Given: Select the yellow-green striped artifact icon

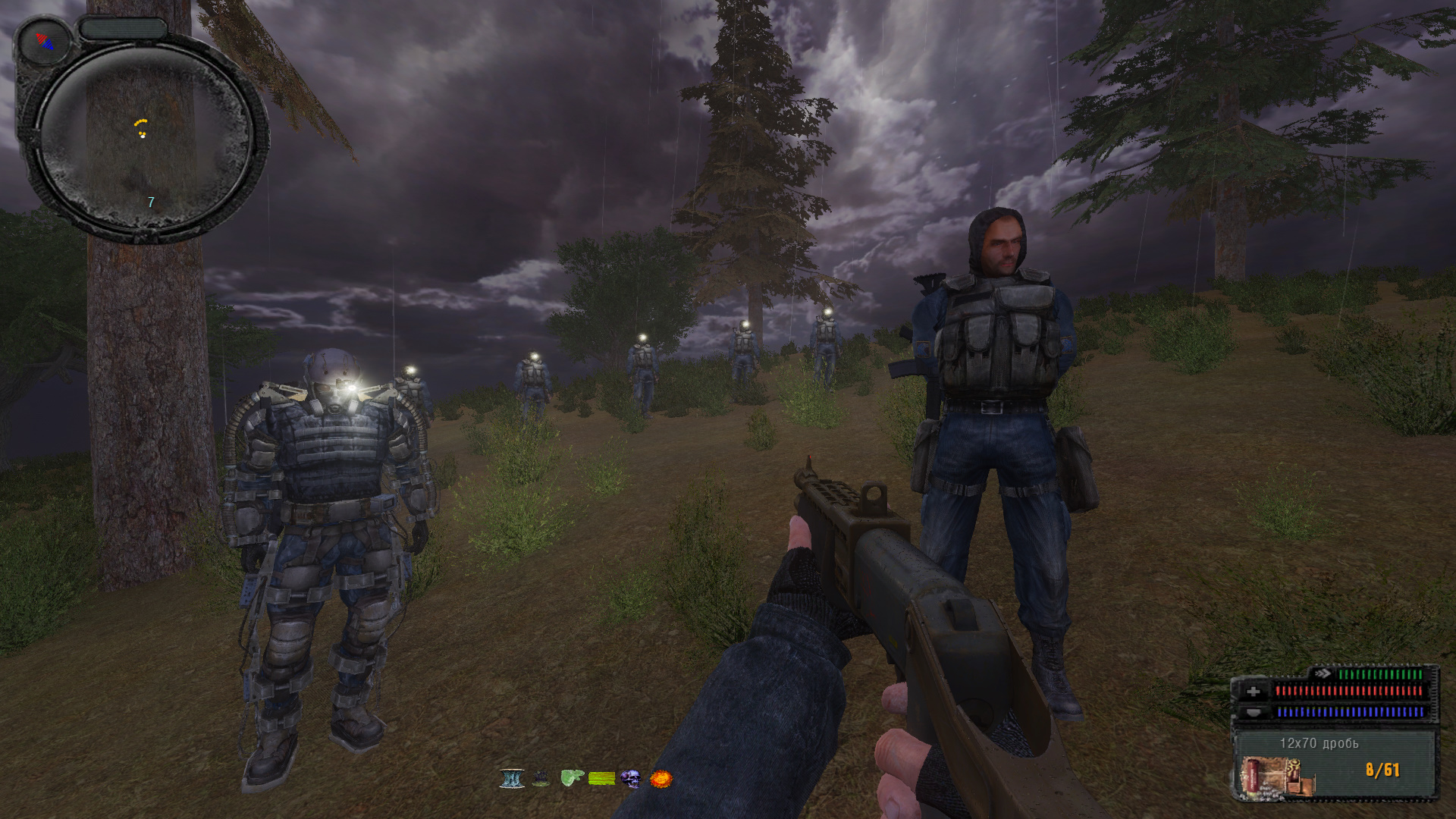Looking at the screenshot, I should [601, 778].
